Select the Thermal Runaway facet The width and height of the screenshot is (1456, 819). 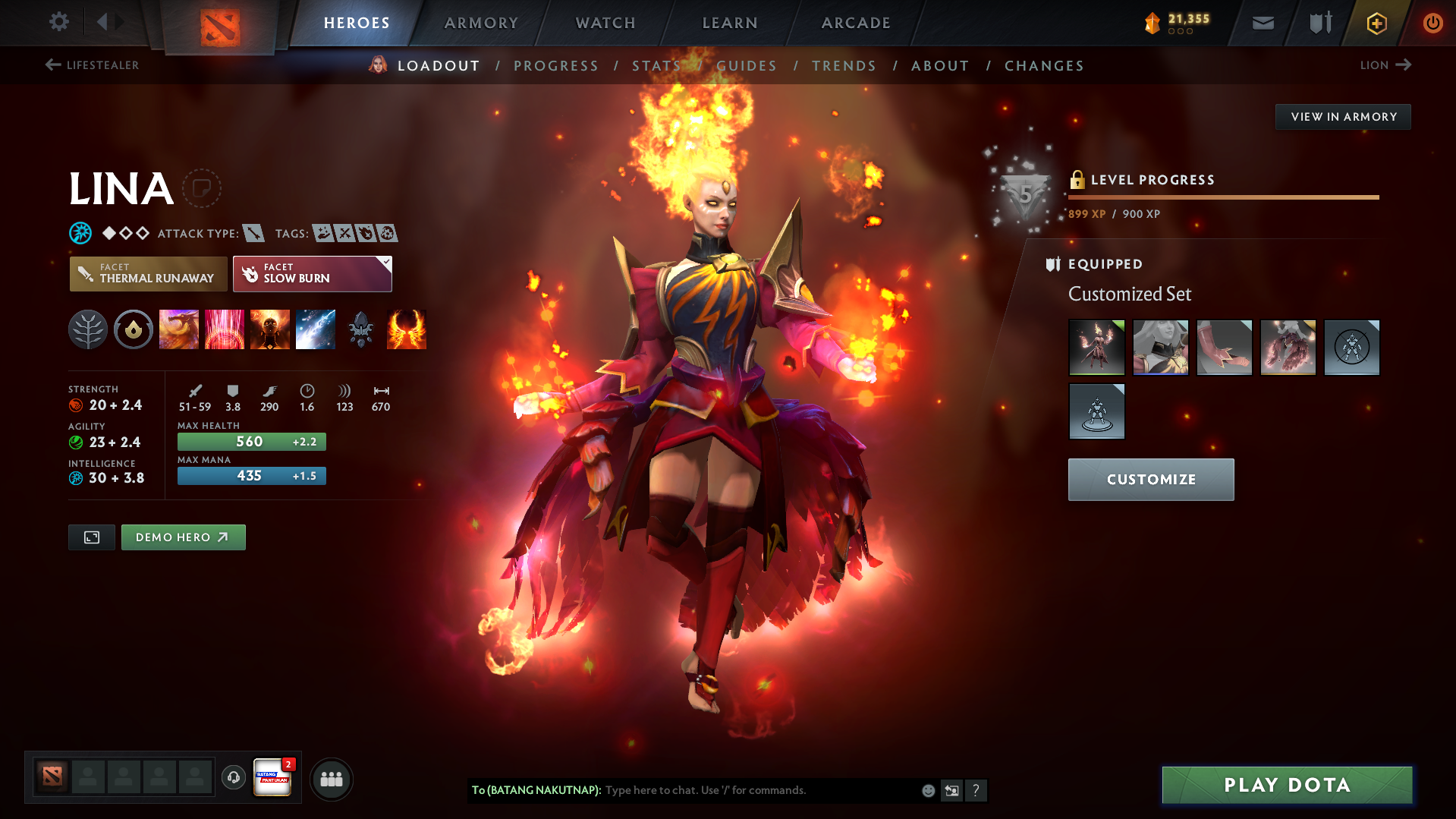[x=148, y=273]
